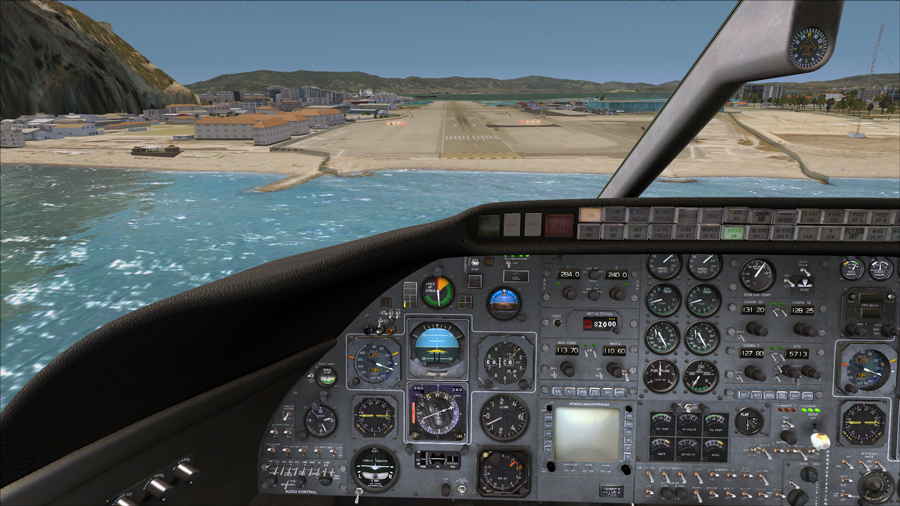This screenshot has height=506, width=900.
Task: Adjust the NAV 2 frequency knob
Action: [616, 369]
